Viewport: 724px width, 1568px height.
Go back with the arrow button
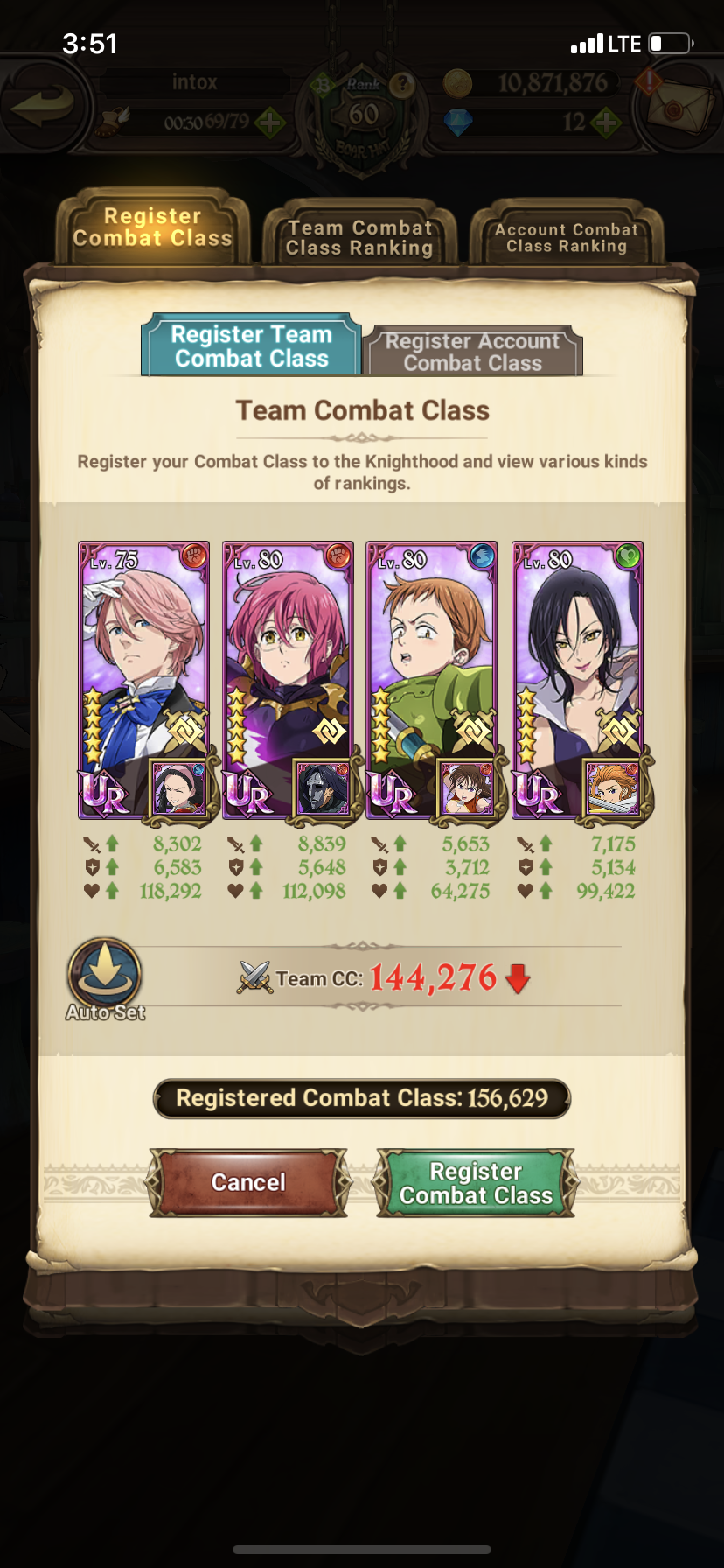44,106
